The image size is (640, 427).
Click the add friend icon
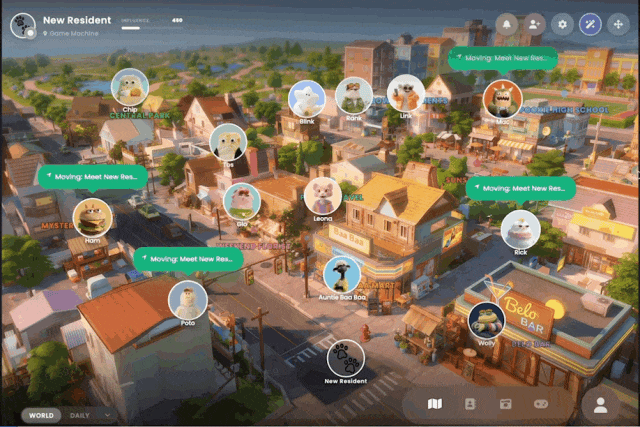point(535,24)
